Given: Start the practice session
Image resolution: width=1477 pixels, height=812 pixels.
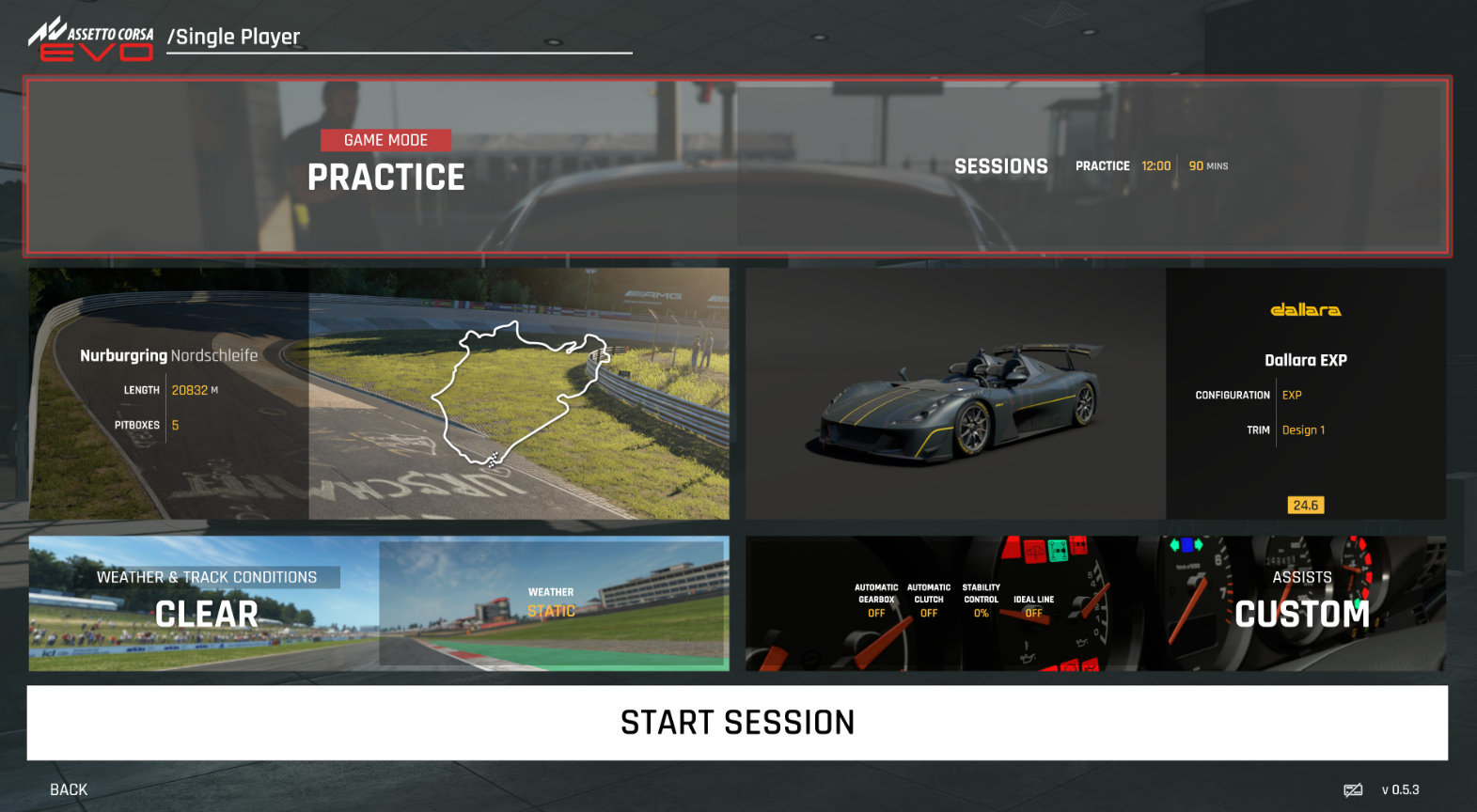Looking at the screenshot, I should point(737,722).
